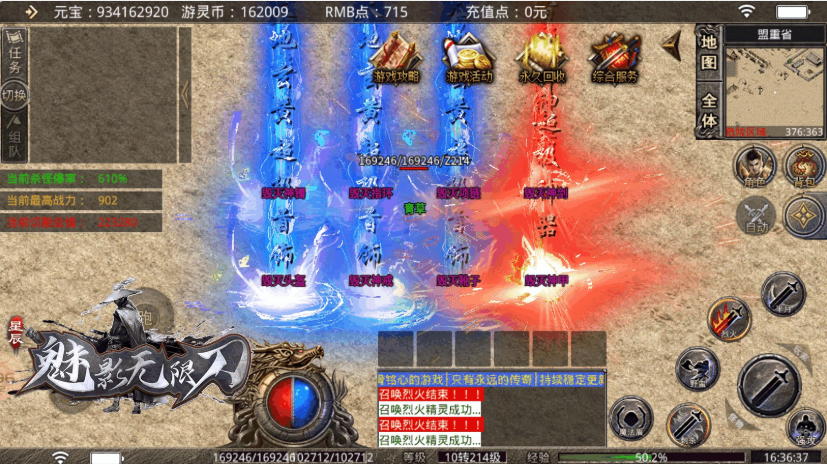Click the four-point star button beside 自动
Screen dimensions: 827x464
(803, 216)
